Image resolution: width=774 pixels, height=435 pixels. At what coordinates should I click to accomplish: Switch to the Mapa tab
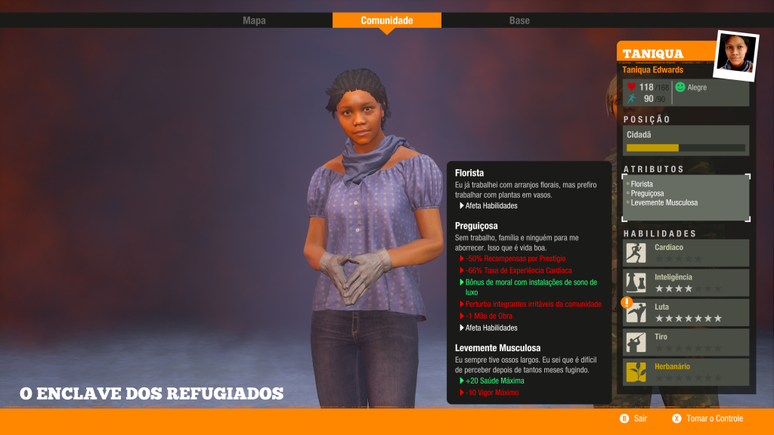tap(254, 20)
